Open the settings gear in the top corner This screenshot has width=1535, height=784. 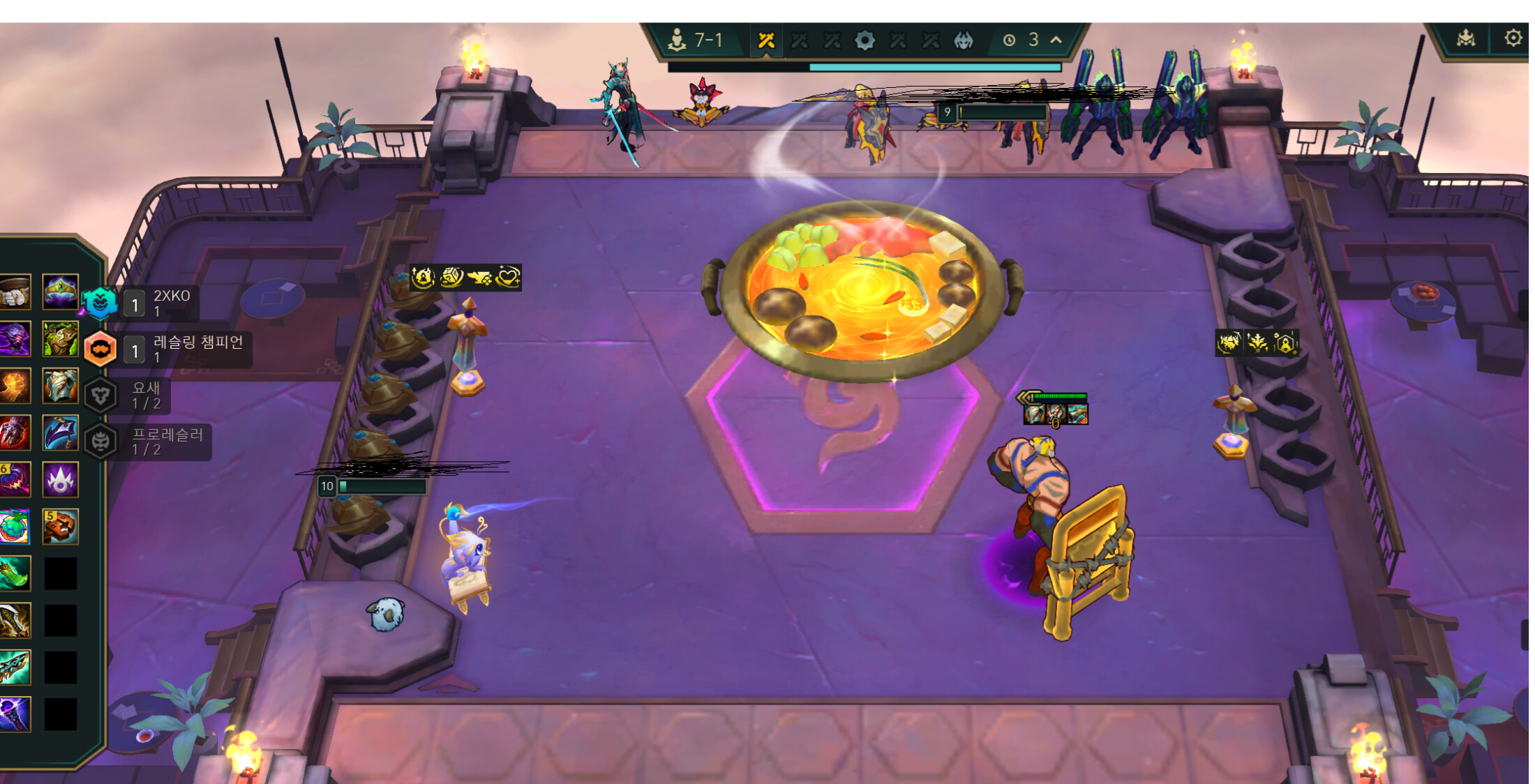tap(1513, 38)
